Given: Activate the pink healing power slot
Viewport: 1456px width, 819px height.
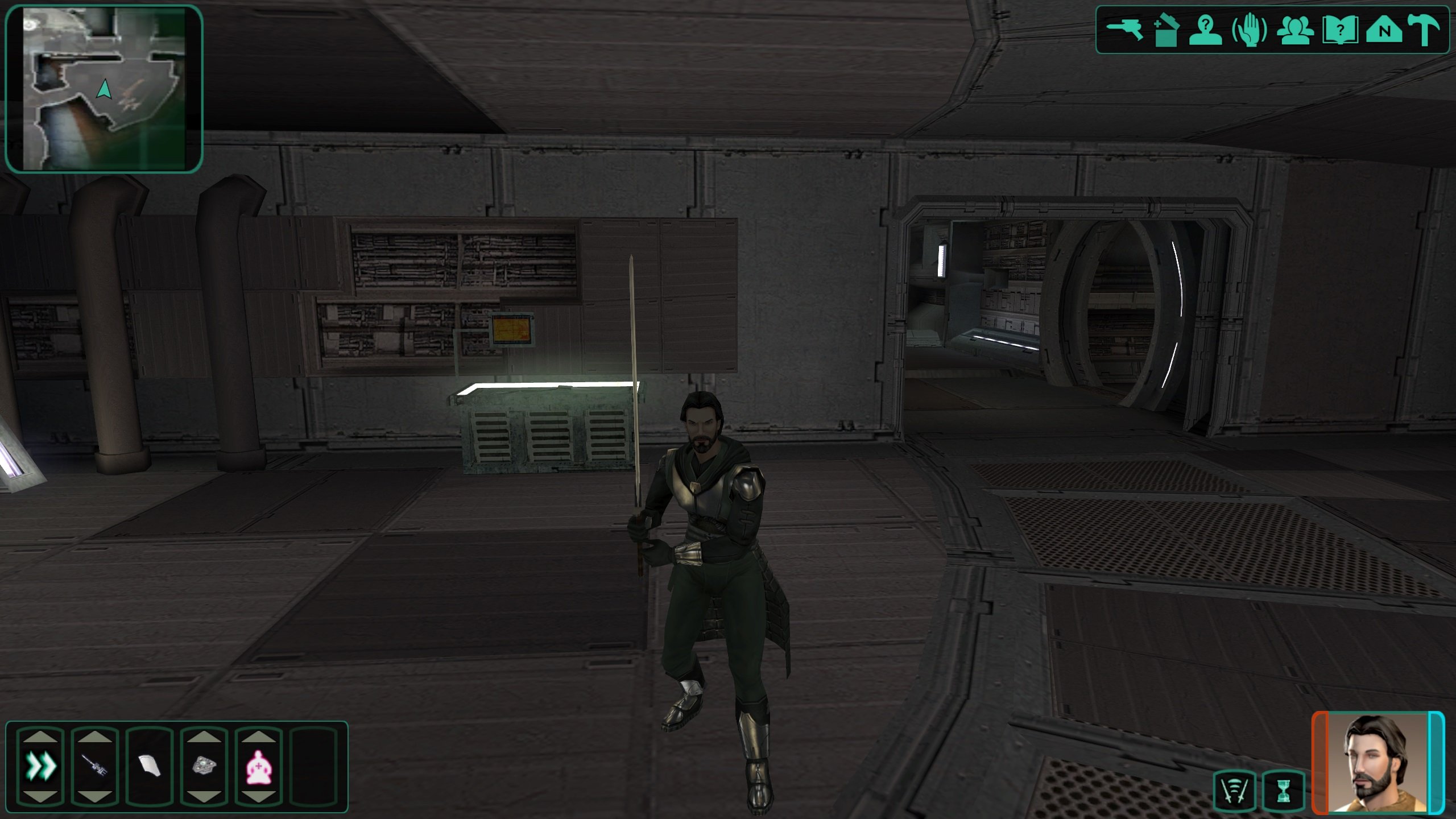Looking at the screenshot, I should click(259, 766).
